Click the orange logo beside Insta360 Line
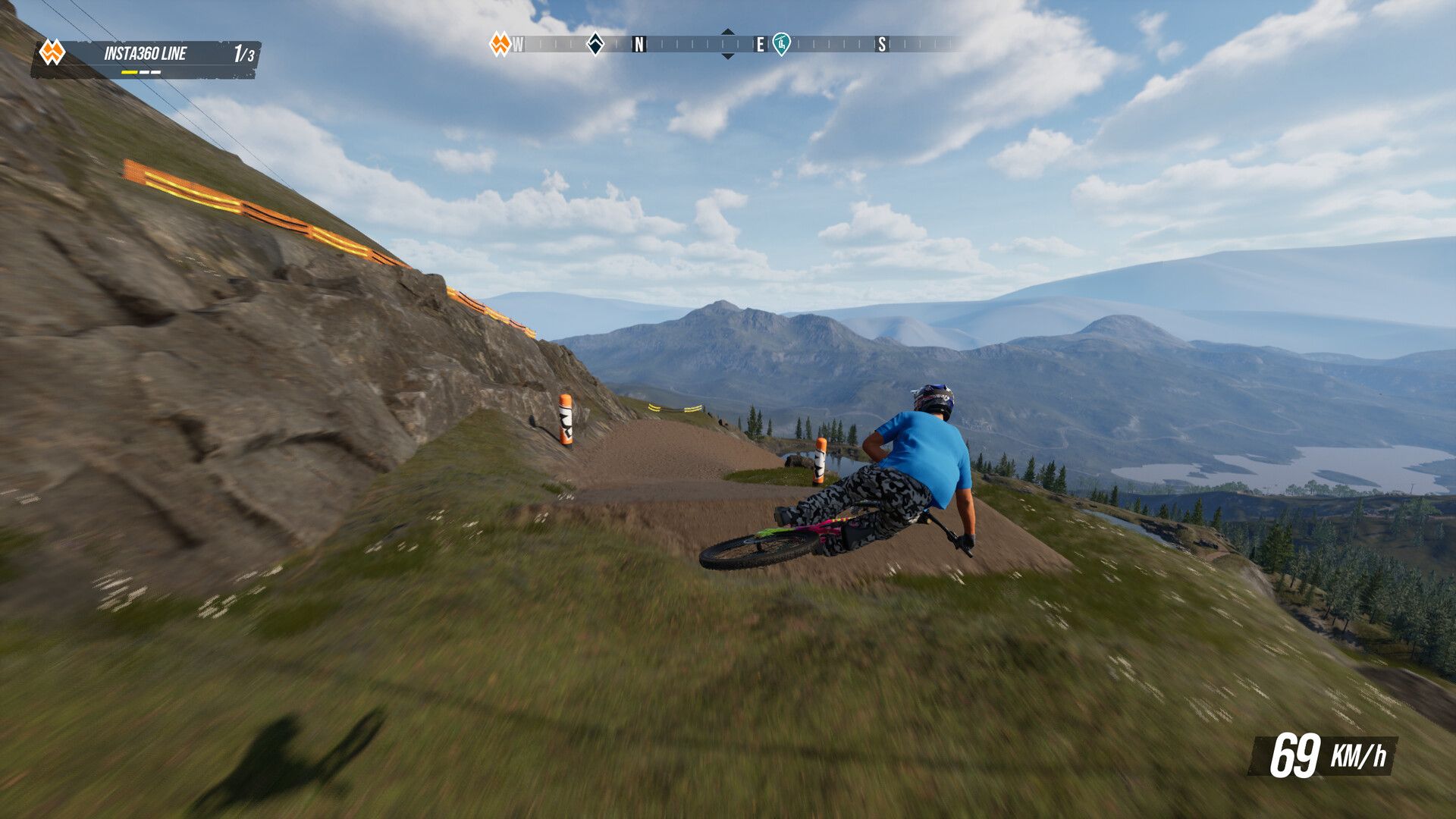This screenshot has width=1456, height=819. click(x=52, y=52)
